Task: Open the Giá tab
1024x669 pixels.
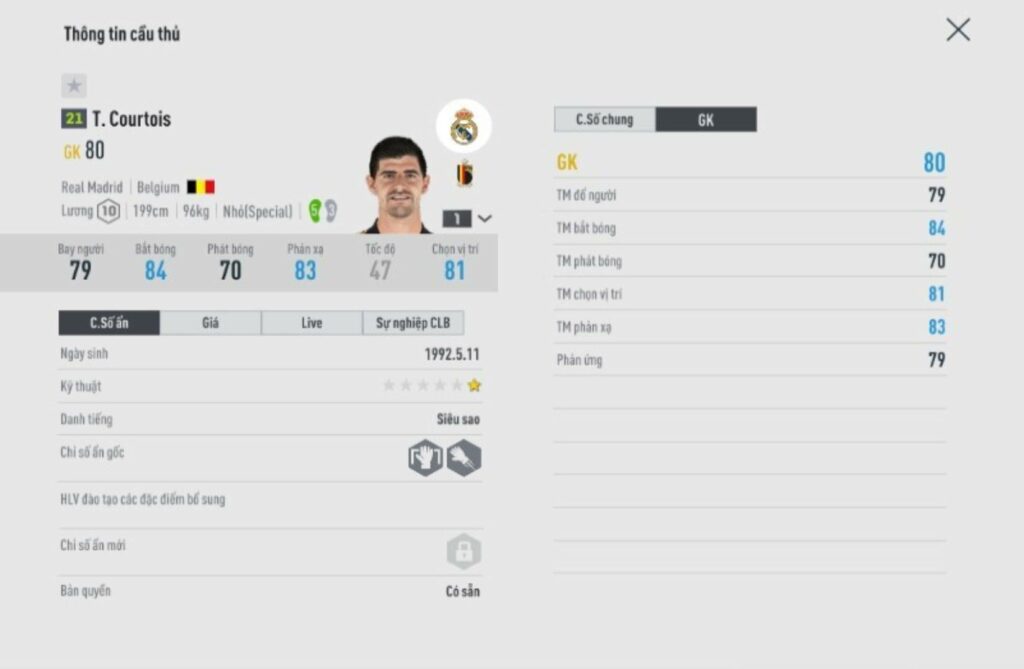Action: click(210, 323)
